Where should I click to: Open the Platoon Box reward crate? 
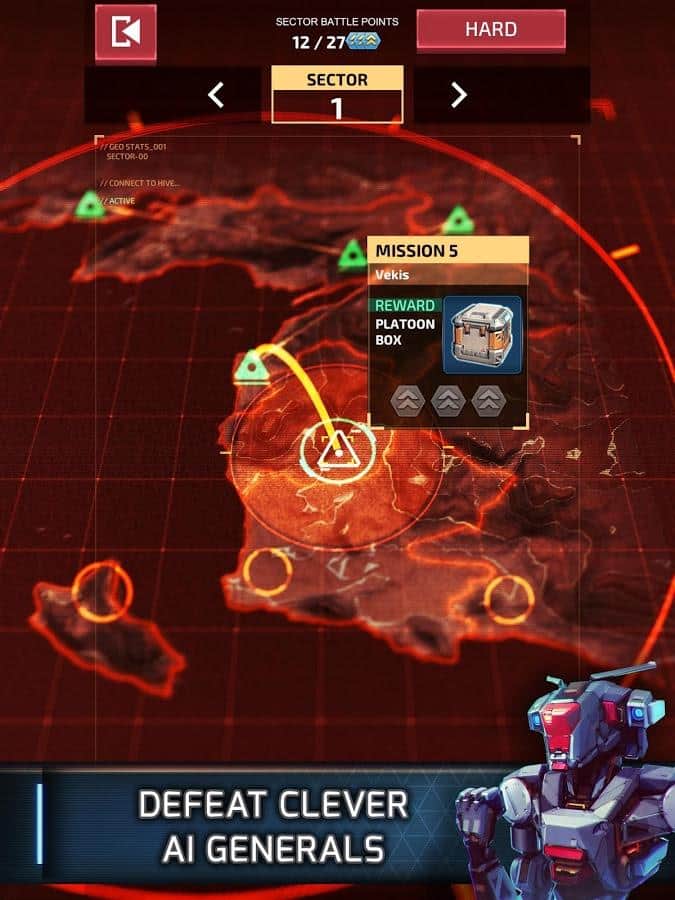pyautogui.click(x=481, y=334)
